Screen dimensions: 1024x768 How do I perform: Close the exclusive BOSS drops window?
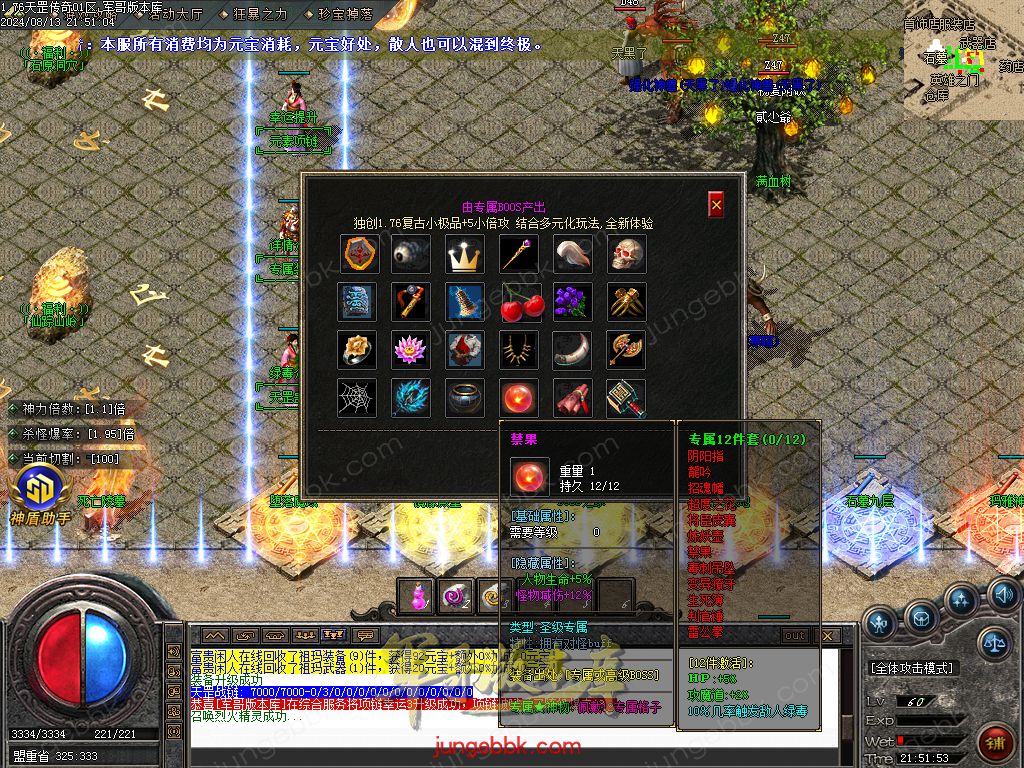(716, 205)
